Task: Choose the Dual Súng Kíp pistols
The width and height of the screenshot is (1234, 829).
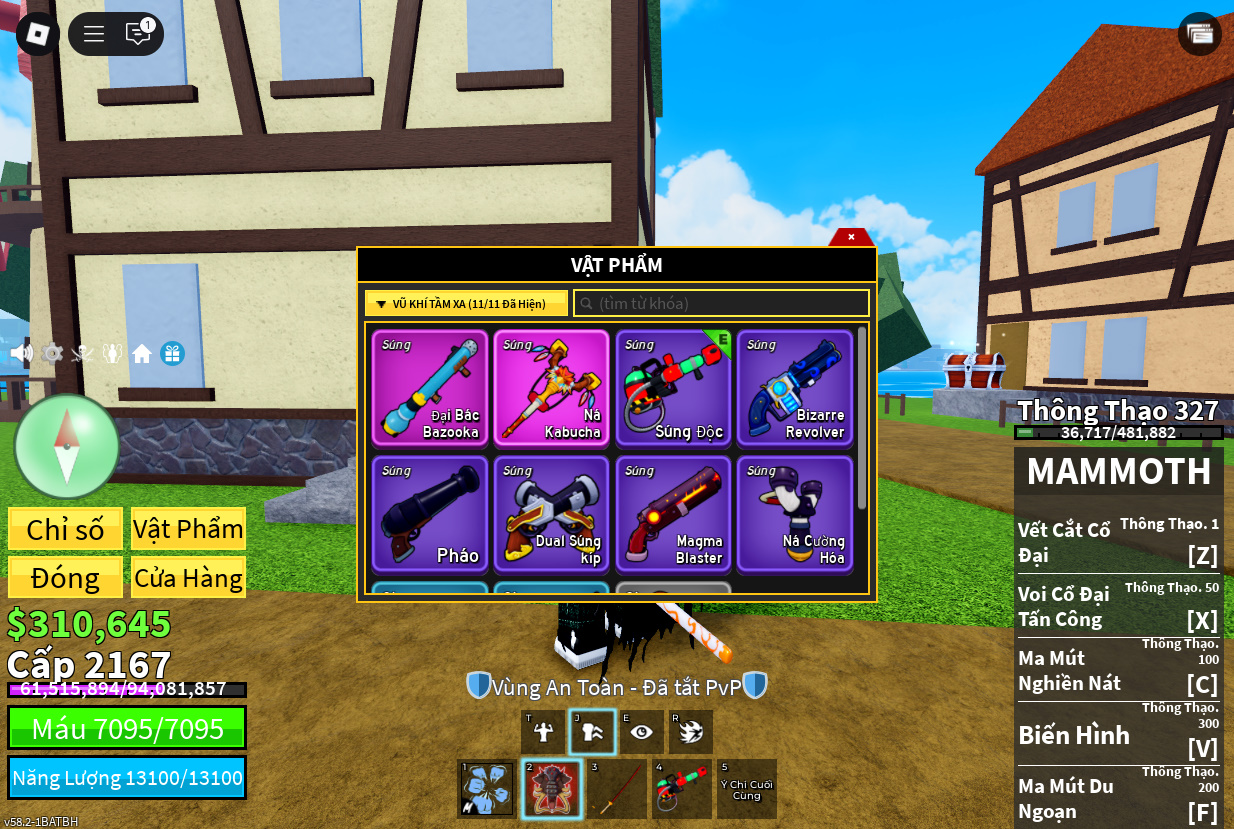Action: 551,514
